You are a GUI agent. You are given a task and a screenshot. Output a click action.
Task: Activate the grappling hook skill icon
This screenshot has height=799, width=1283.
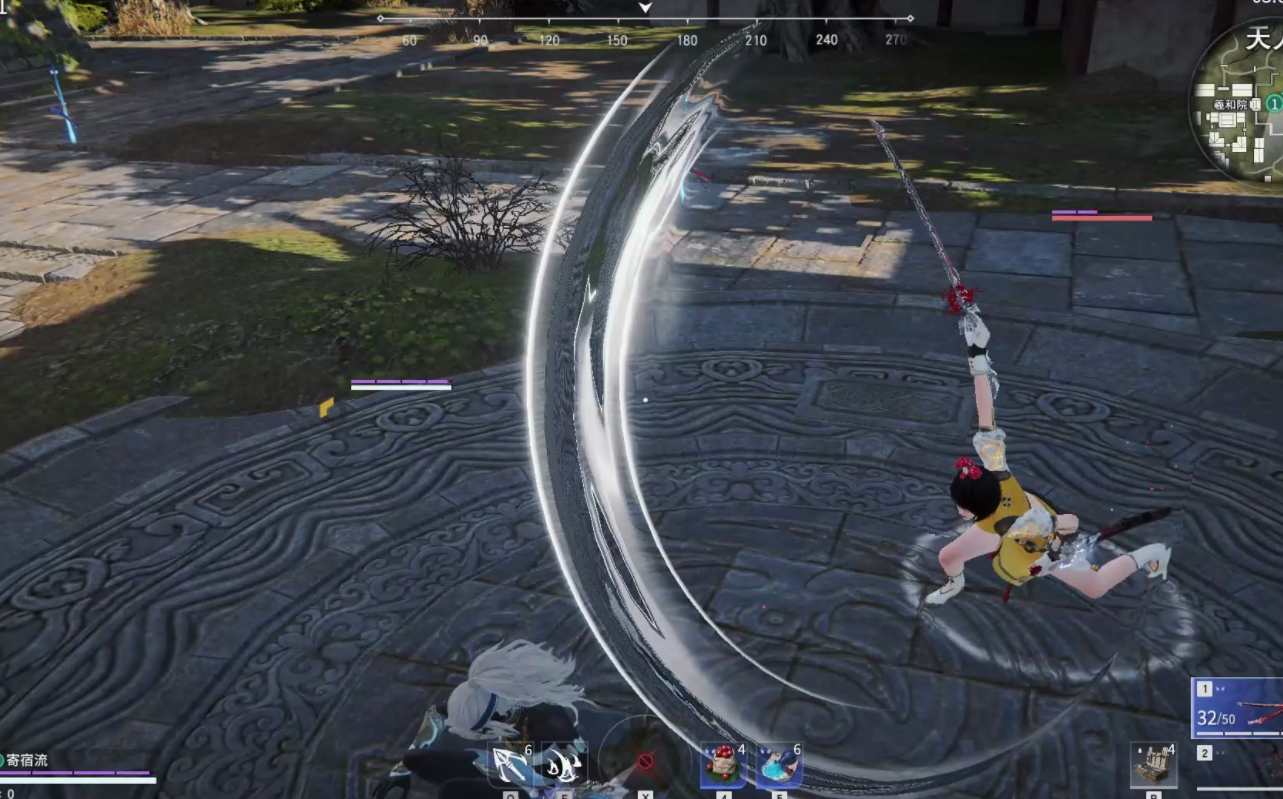(x=511, y=766)
